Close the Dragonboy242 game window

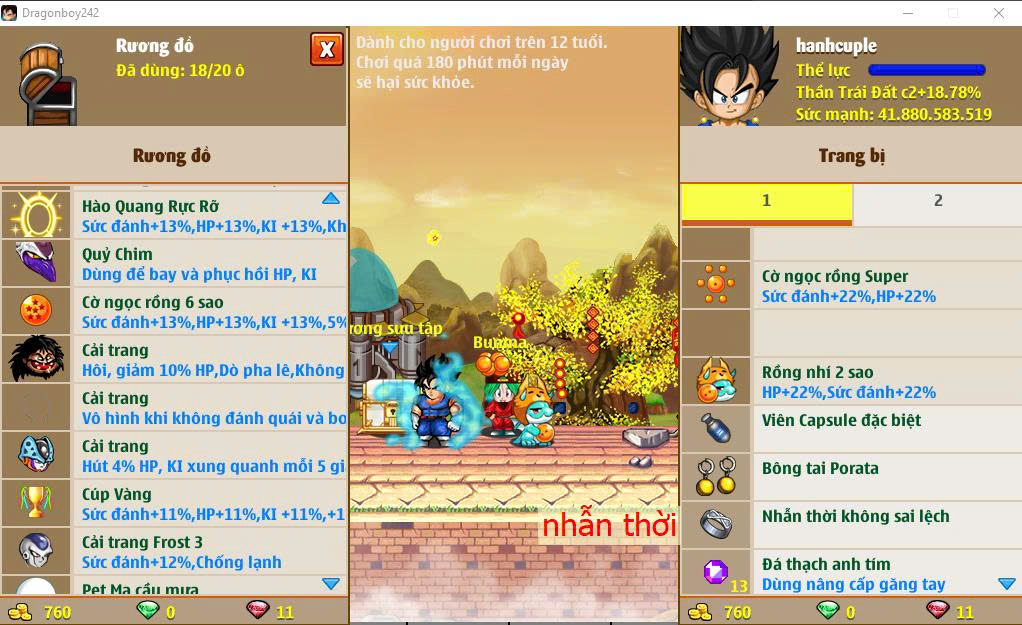point(998,13)
